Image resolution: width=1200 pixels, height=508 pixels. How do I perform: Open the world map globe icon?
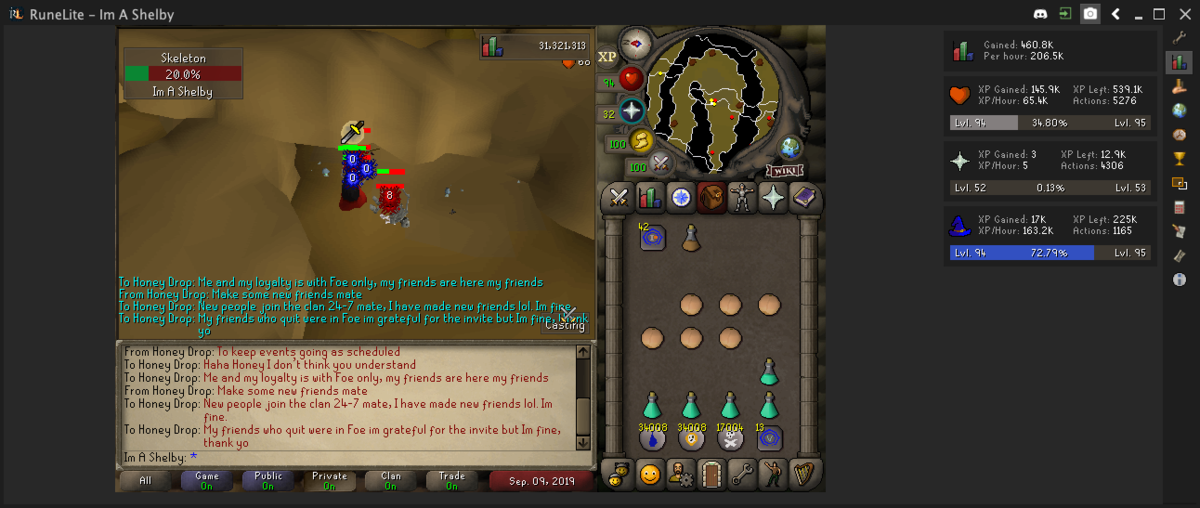(x=791, y=146)
